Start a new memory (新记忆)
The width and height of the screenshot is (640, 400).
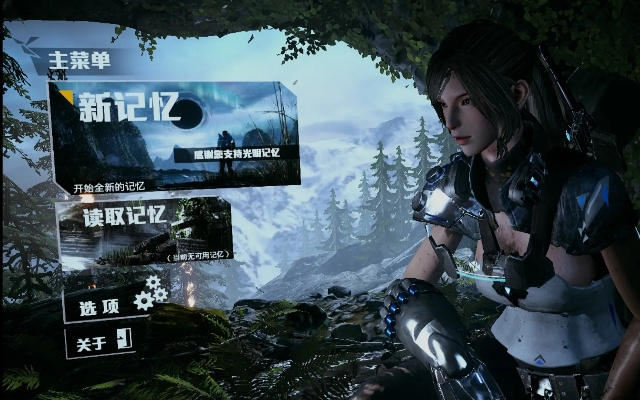tap(175, 135)
